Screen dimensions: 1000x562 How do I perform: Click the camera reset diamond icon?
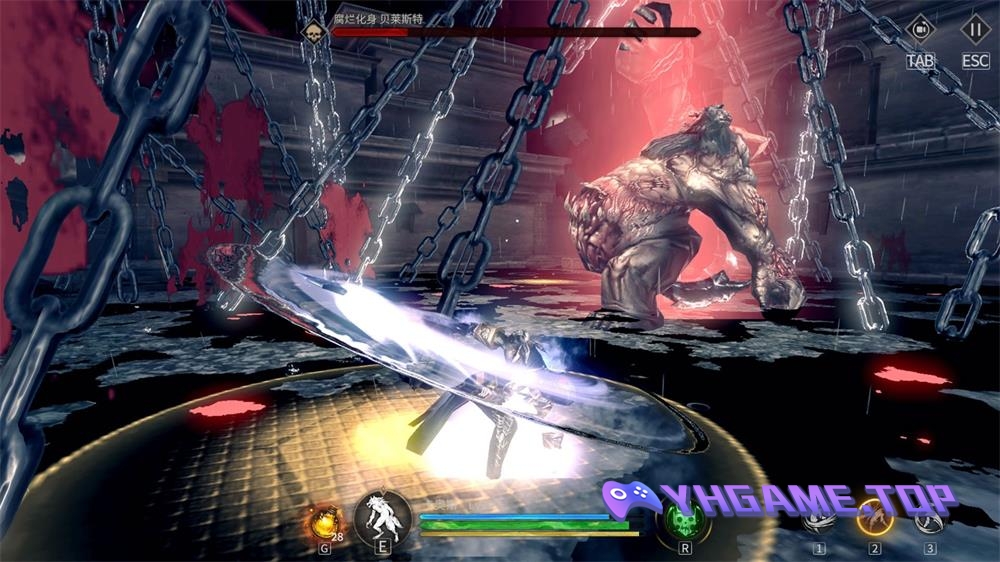tap(920, 29)
